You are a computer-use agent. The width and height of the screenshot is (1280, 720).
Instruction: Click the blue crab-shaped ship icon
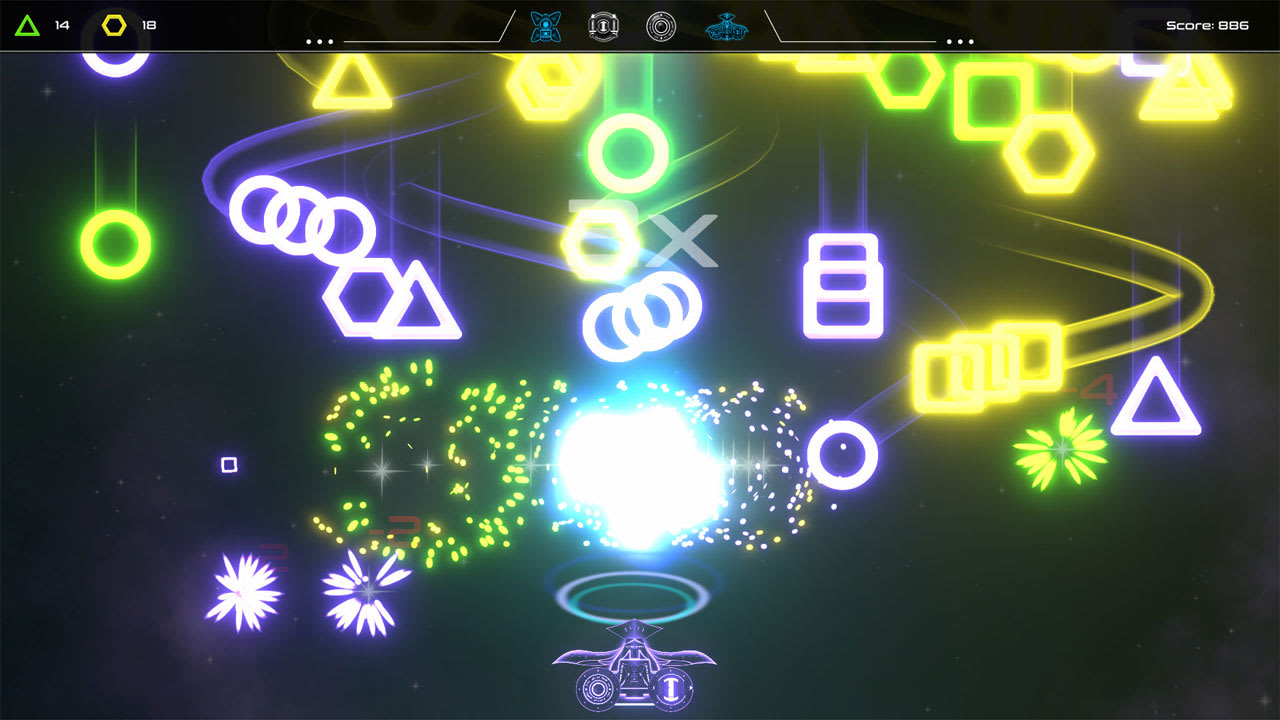click(x=726, y=26)
